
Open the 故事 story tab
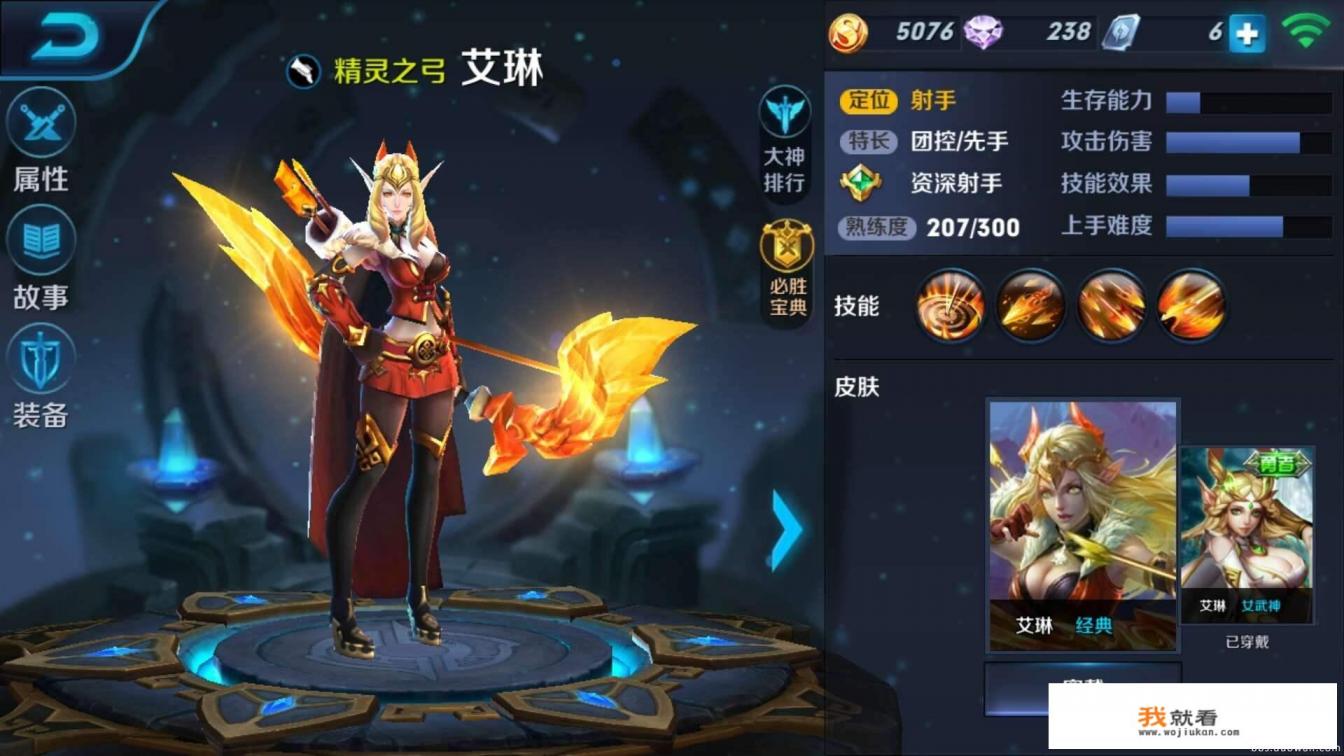click(x=41, y=258)
